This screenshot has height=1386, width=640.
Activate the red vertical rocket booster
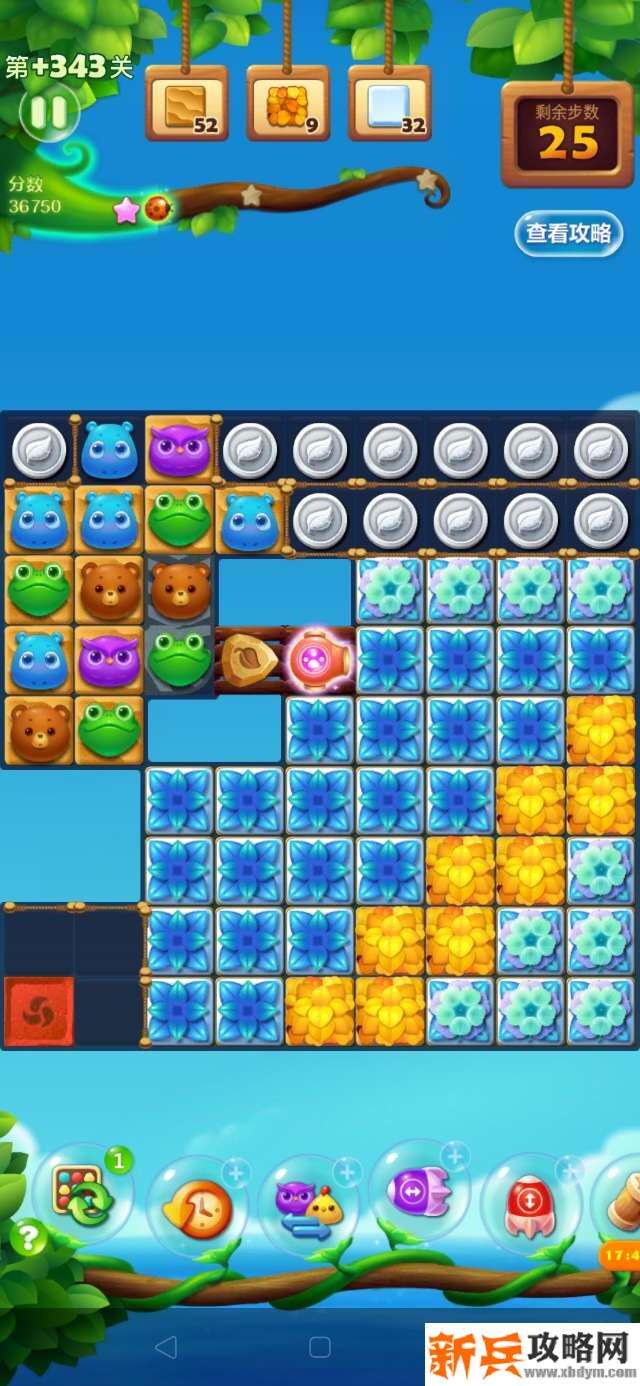pos(530,1204)
